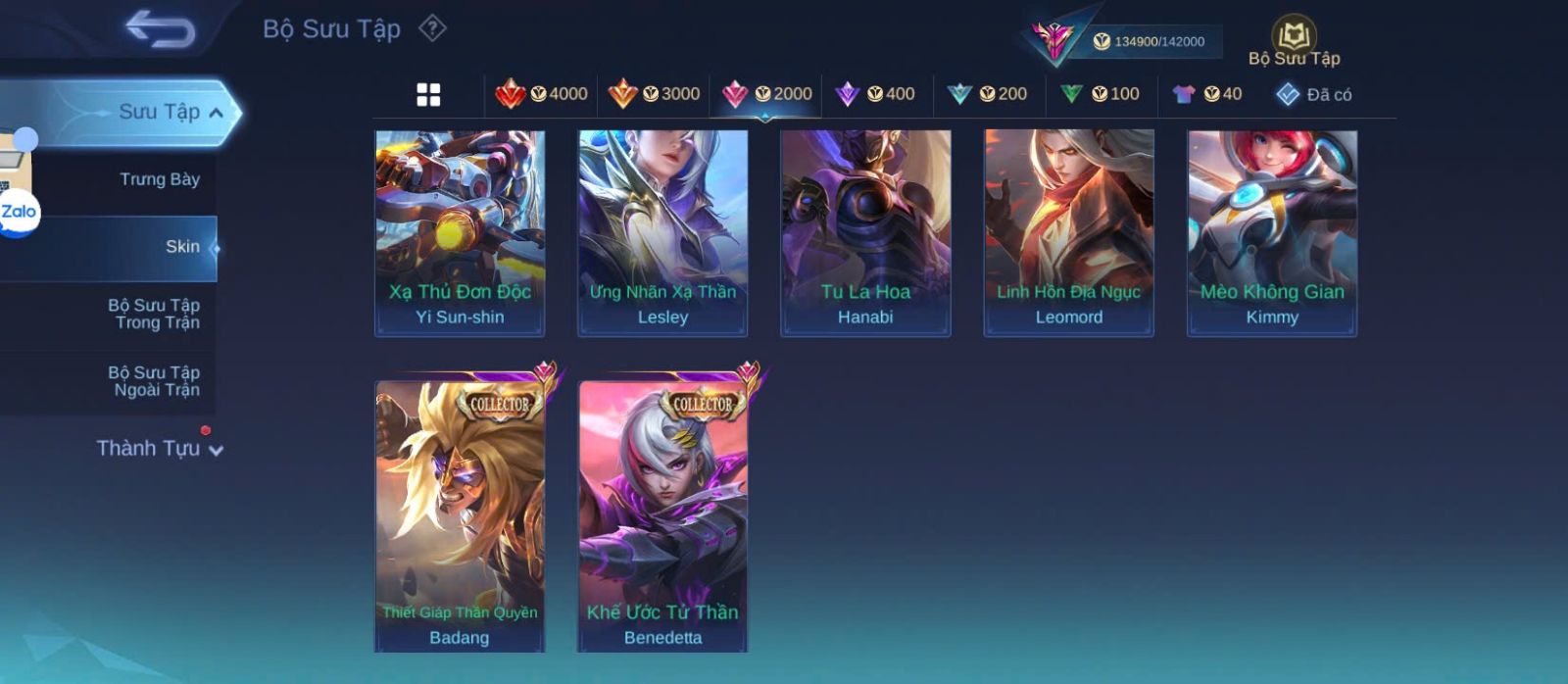Image resolution: width=1568 pixels, height=684 pixels.
Task: Expand the Thành Tựu section
Action: 159,449
